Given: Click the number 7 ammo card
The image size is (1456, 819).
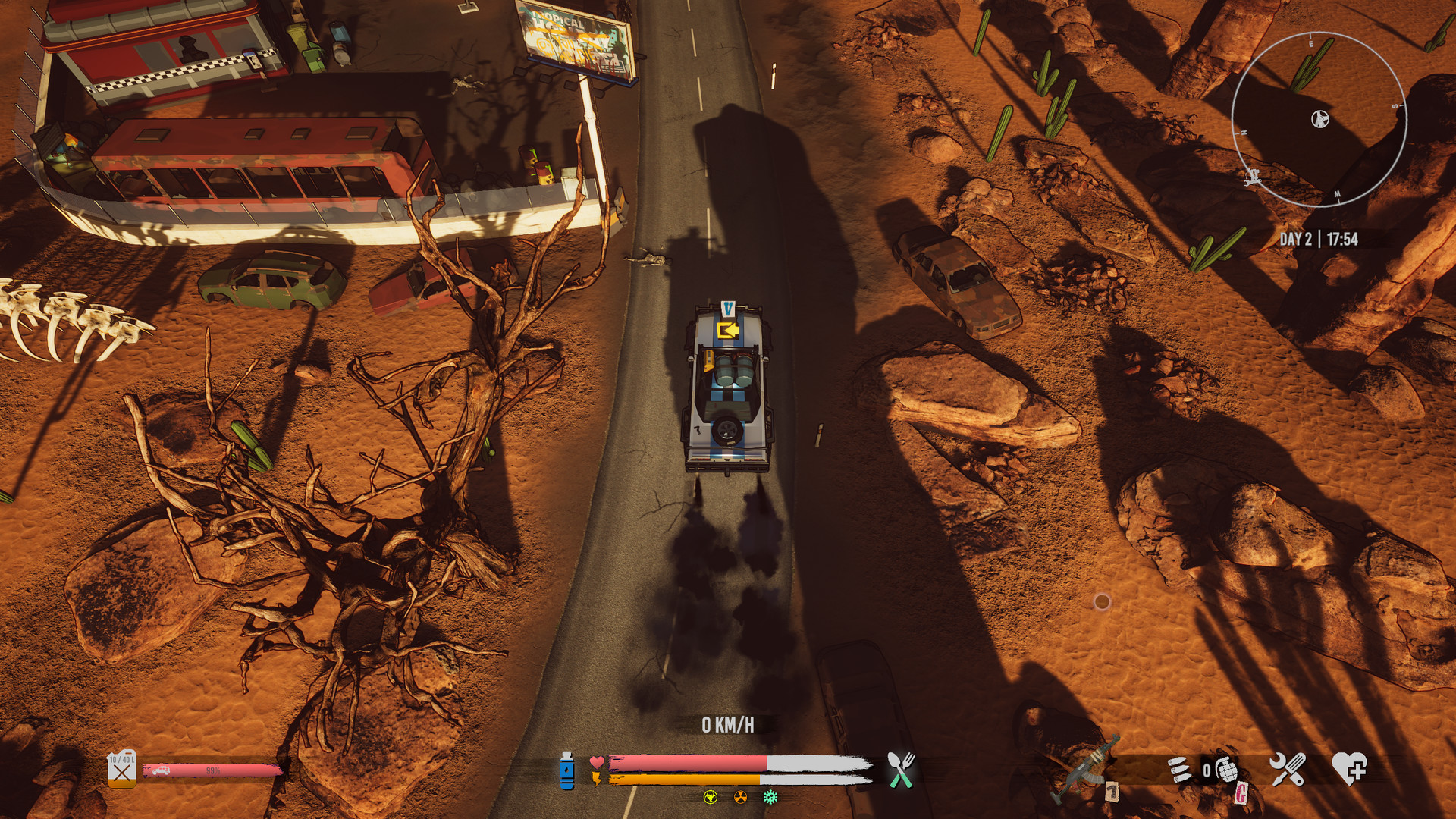Looking at the screenshot, I should click(1112, 792).
